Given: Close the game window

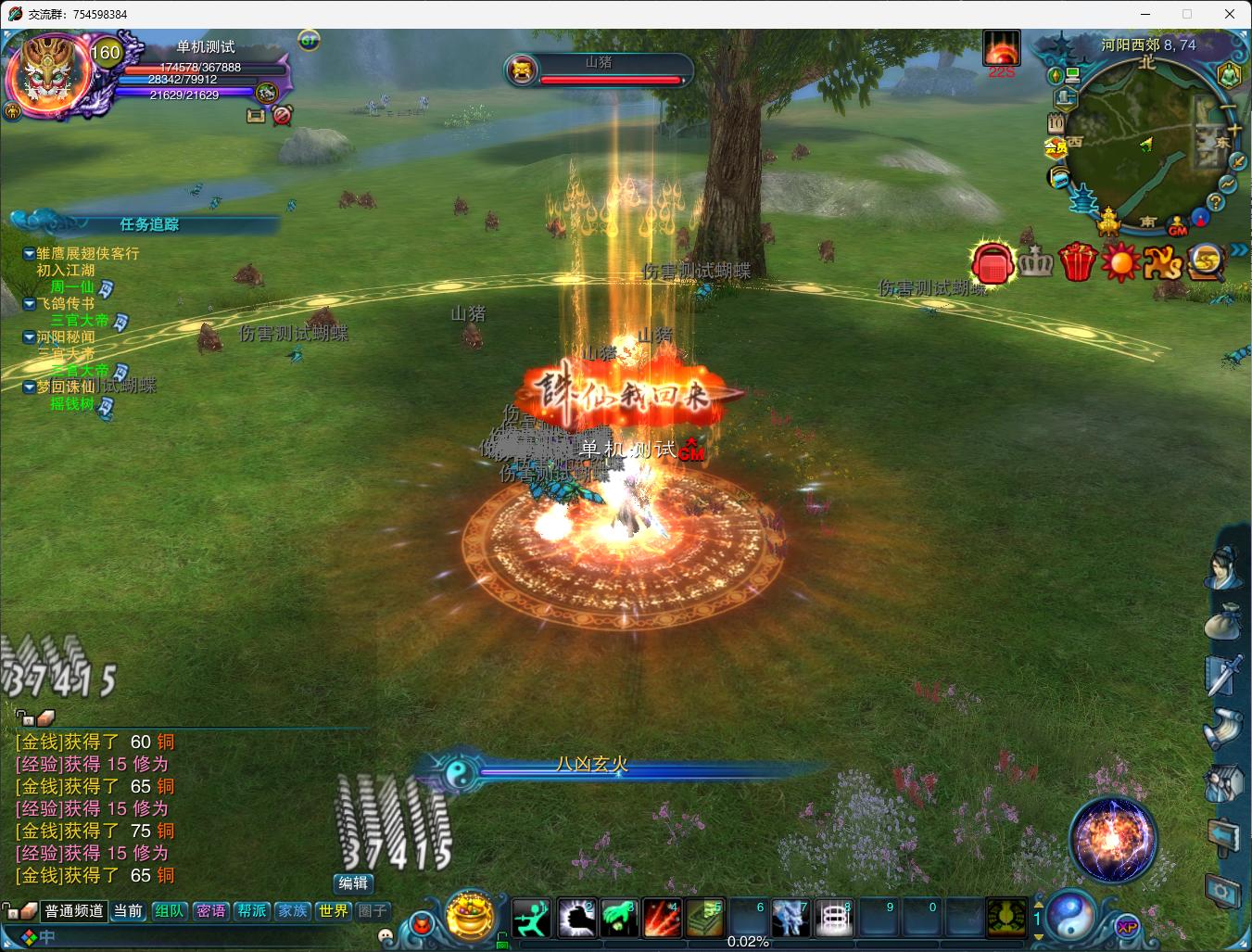Looking at the screenshot, I should tap(1230, 14).
